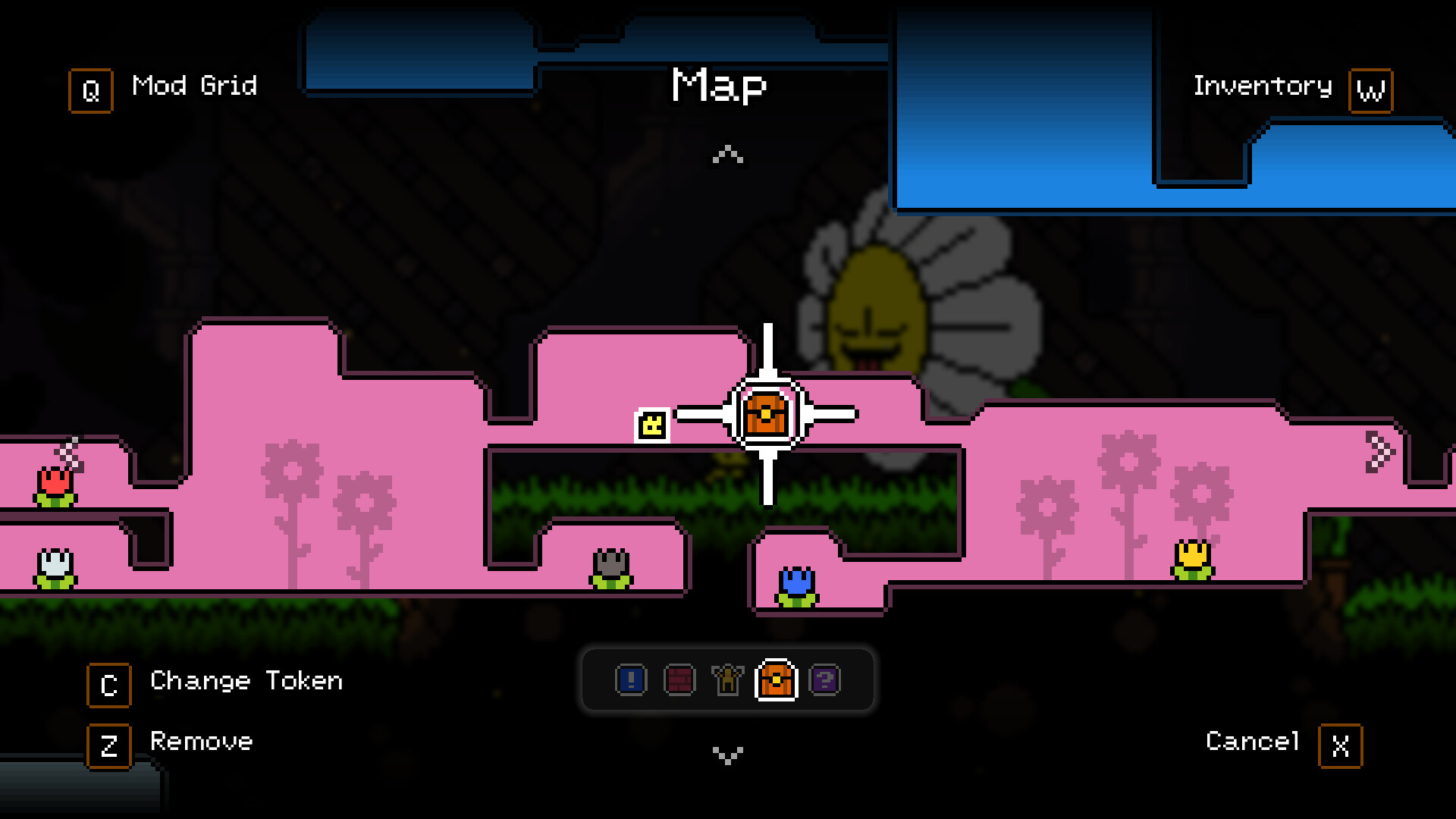Choose the golden NPC figure token icon
The image size is (1456, 819).
click(726, 680)
